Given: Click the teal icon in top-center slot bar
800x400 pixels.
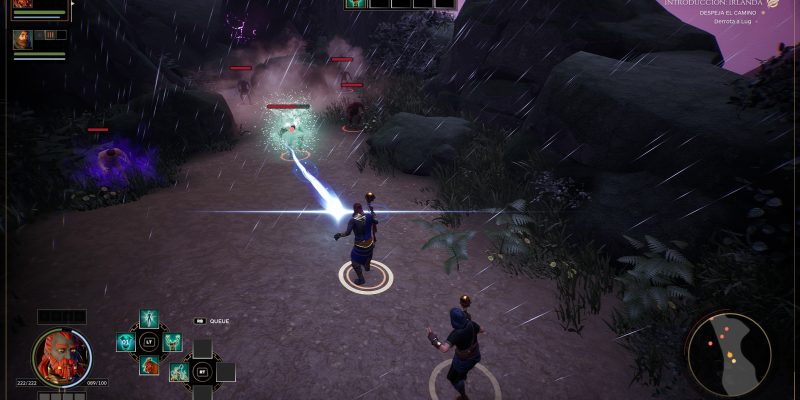Looking at the screenshot, I should click(355, 4).
